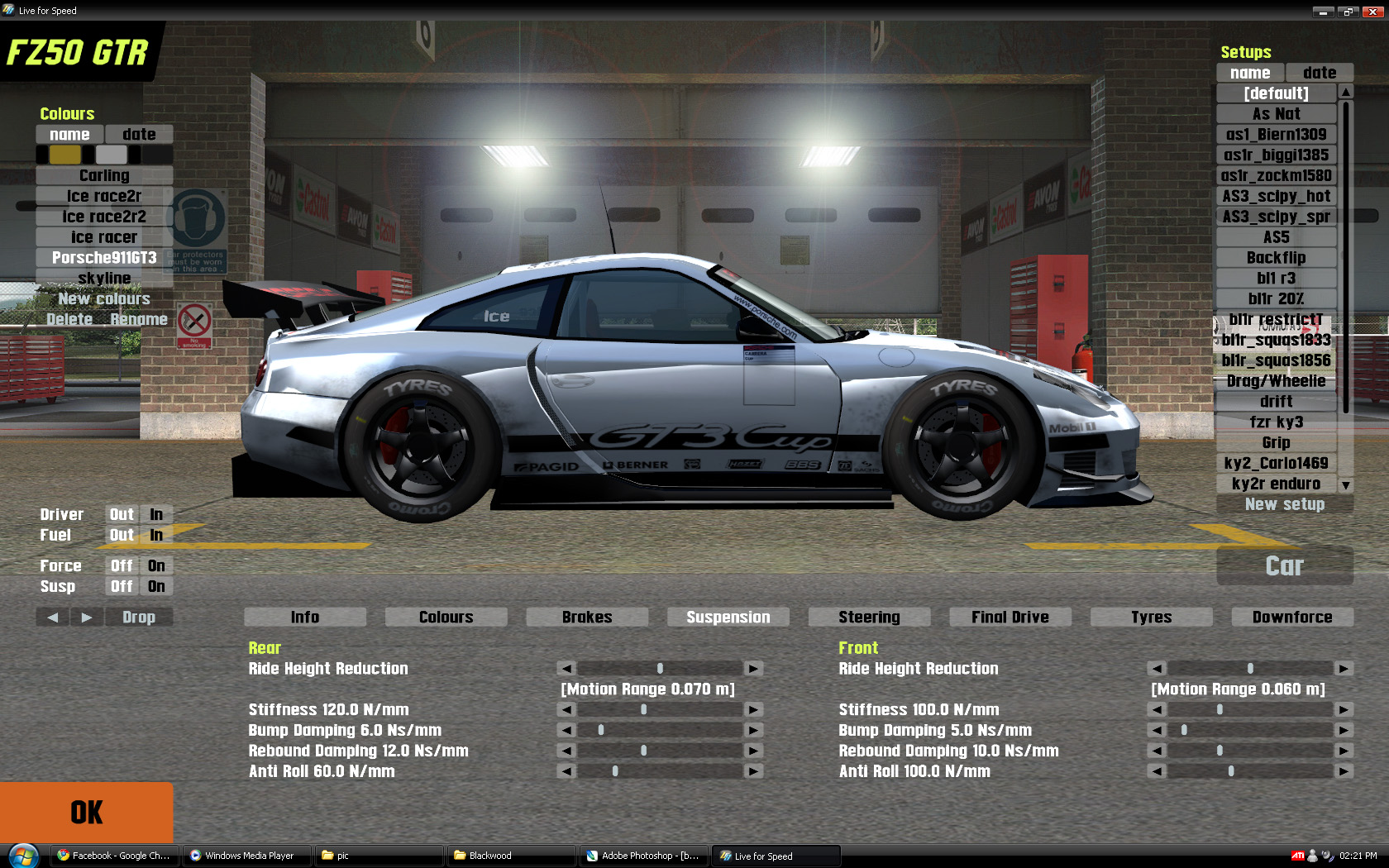Sort setups by date
The width and height of the screenshot is (1389, 868).
click(x=1320, y=73)
